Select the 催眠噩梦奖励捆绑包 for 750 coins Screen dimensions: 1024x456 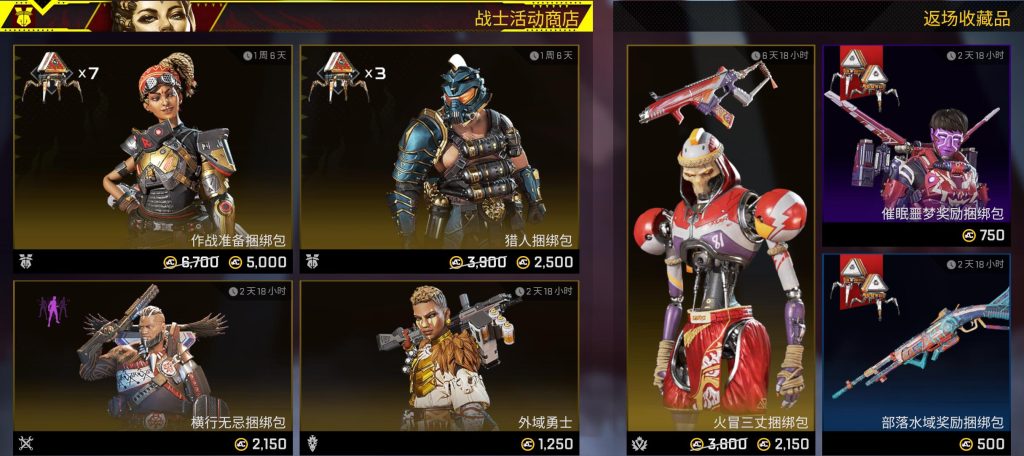pyautogui.click(x=916, y=140)
